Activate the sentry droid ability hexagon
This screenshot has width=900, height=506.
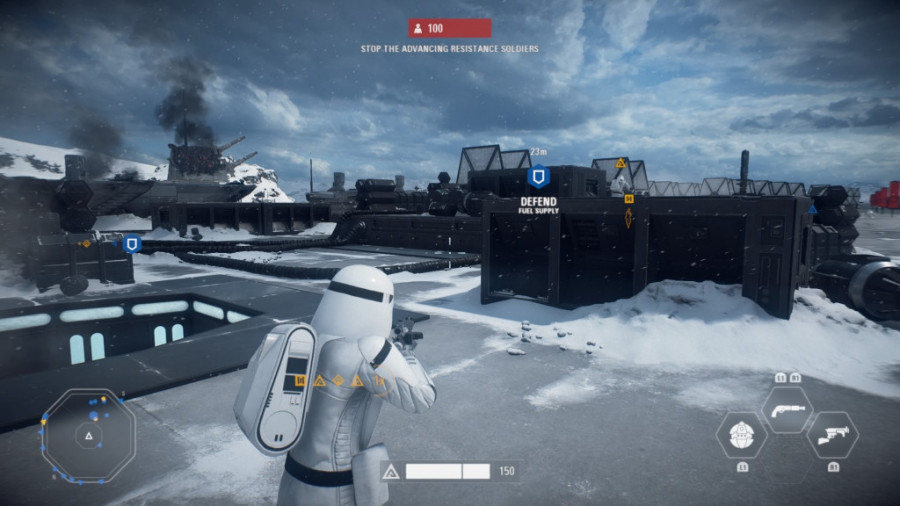[742, 435]
